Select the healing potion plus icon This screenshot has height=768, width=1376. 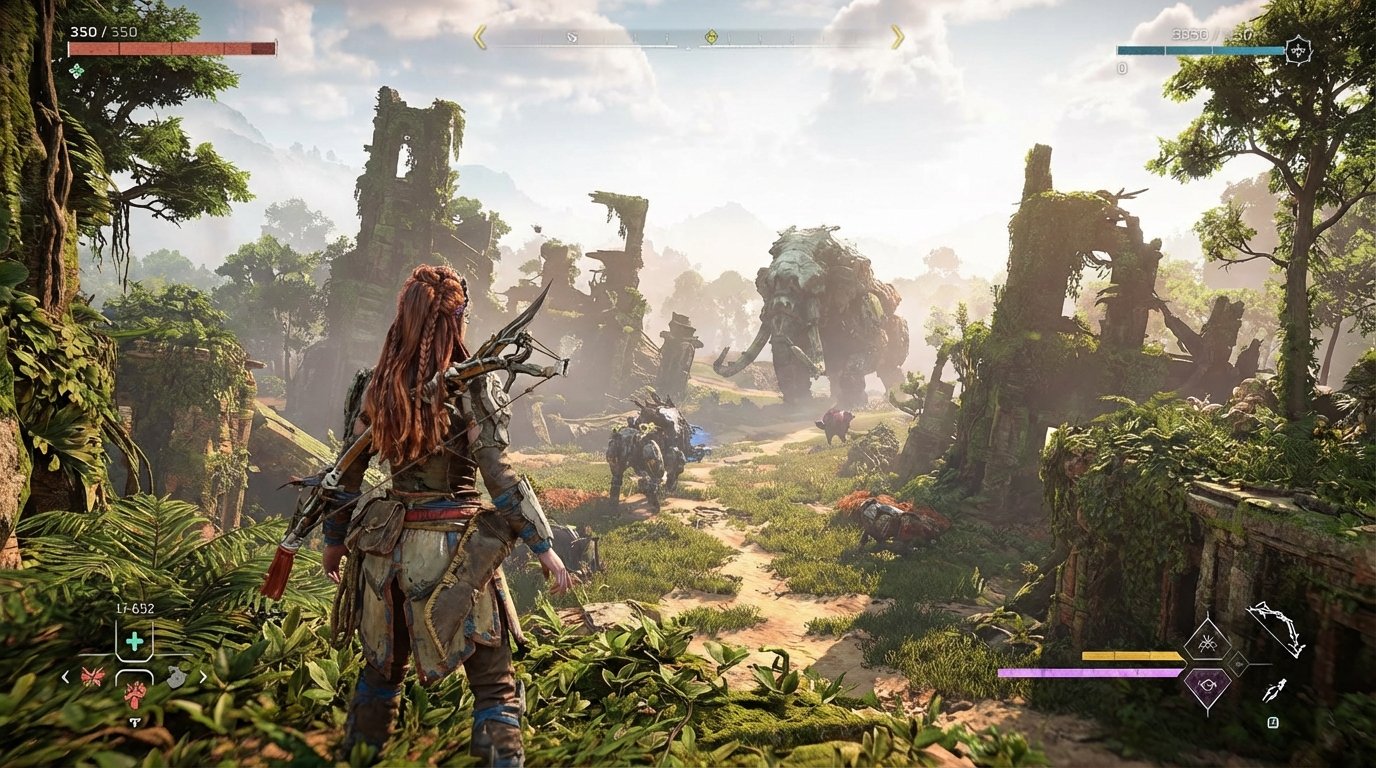pyautogui.click(x=135, y=641)
